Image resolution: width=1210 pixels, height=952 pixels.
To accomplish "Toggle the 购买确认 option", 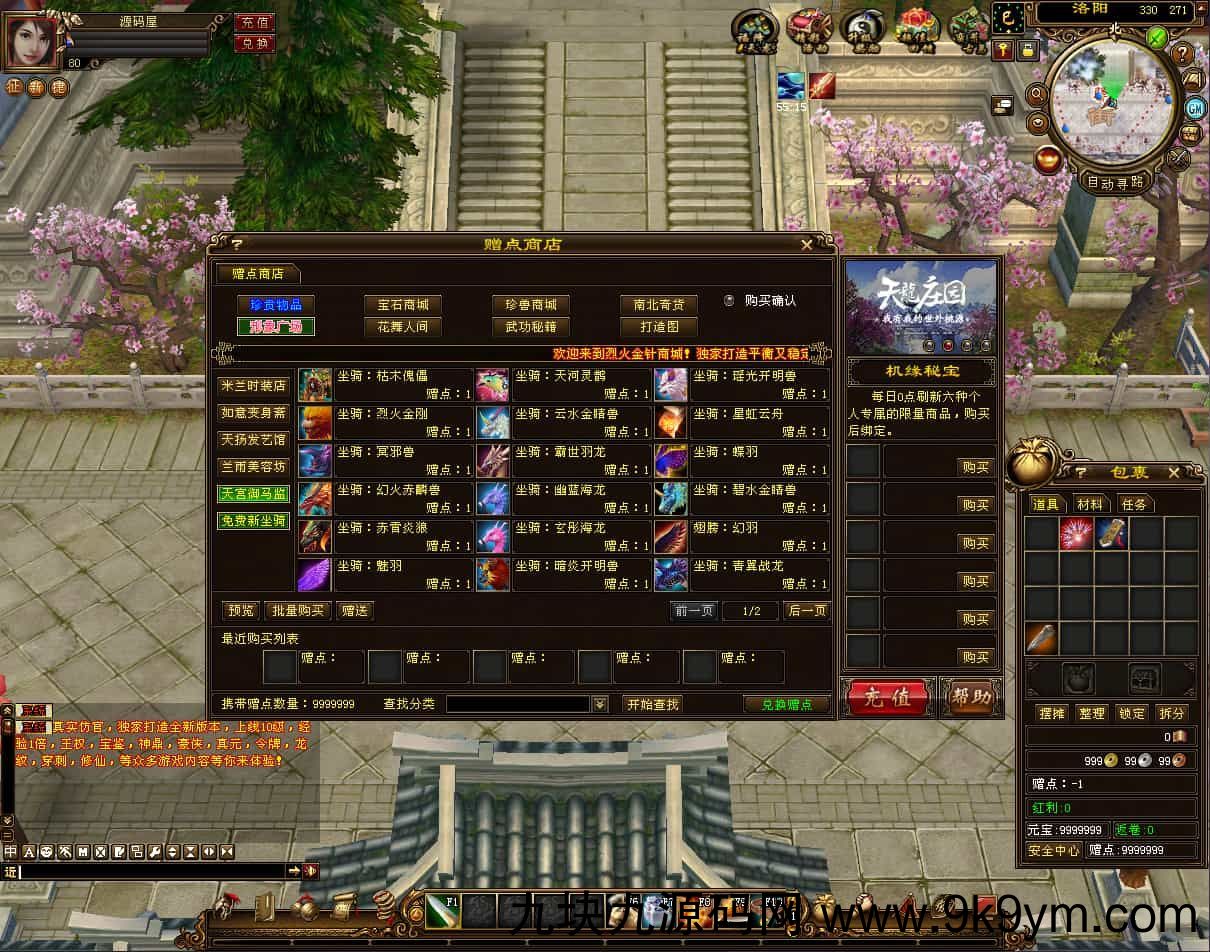I will coord(729,300).
